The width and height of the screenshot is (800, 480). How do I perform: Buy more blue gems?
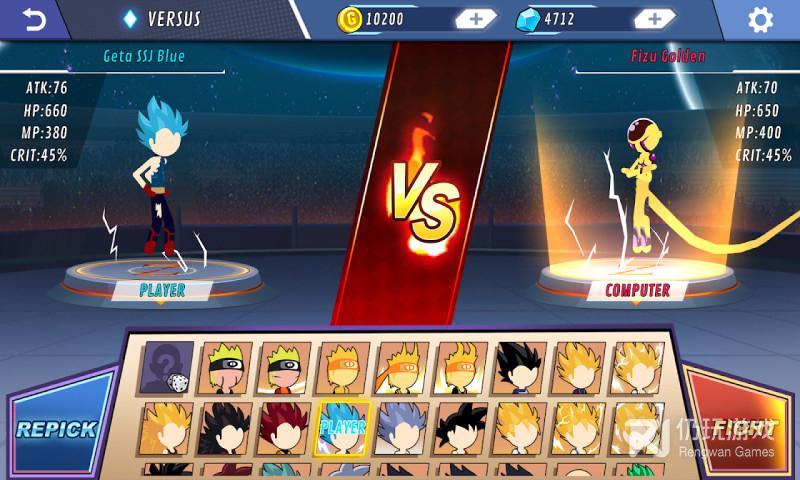[654, 19]
